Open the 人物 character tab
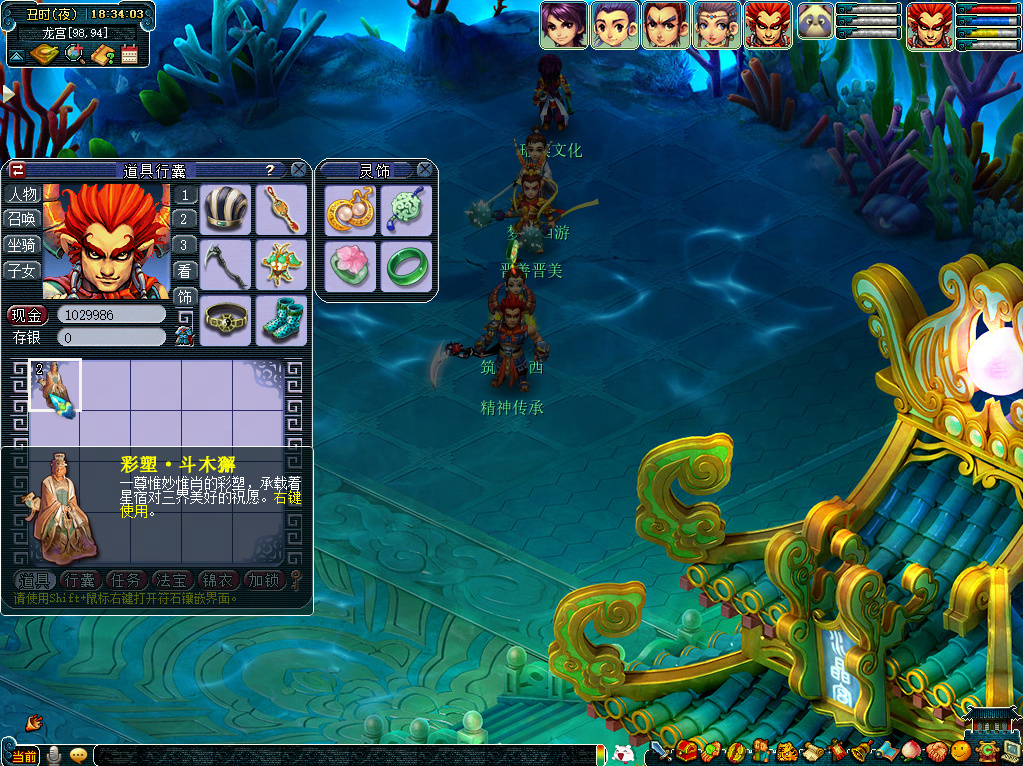This screenshot has width=1023, height=766. click(22, 194)
